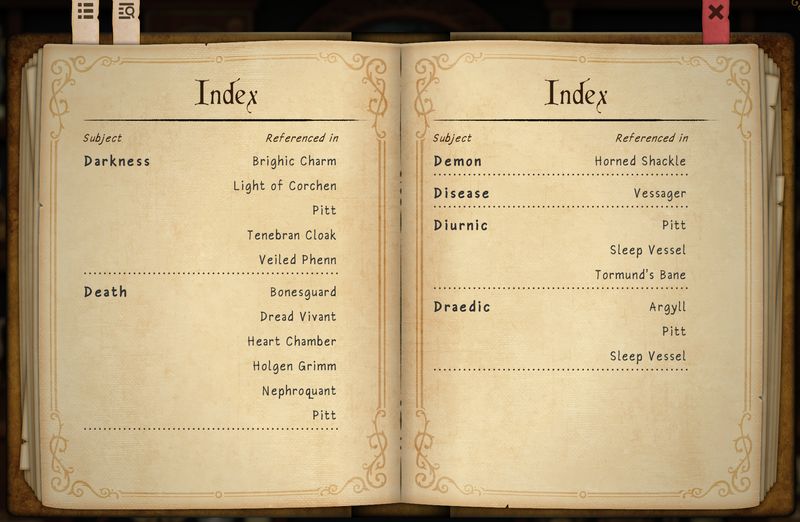Open the Brighic Charm reference
Screen dimensions: 800x522
click(x=294, y=161)
